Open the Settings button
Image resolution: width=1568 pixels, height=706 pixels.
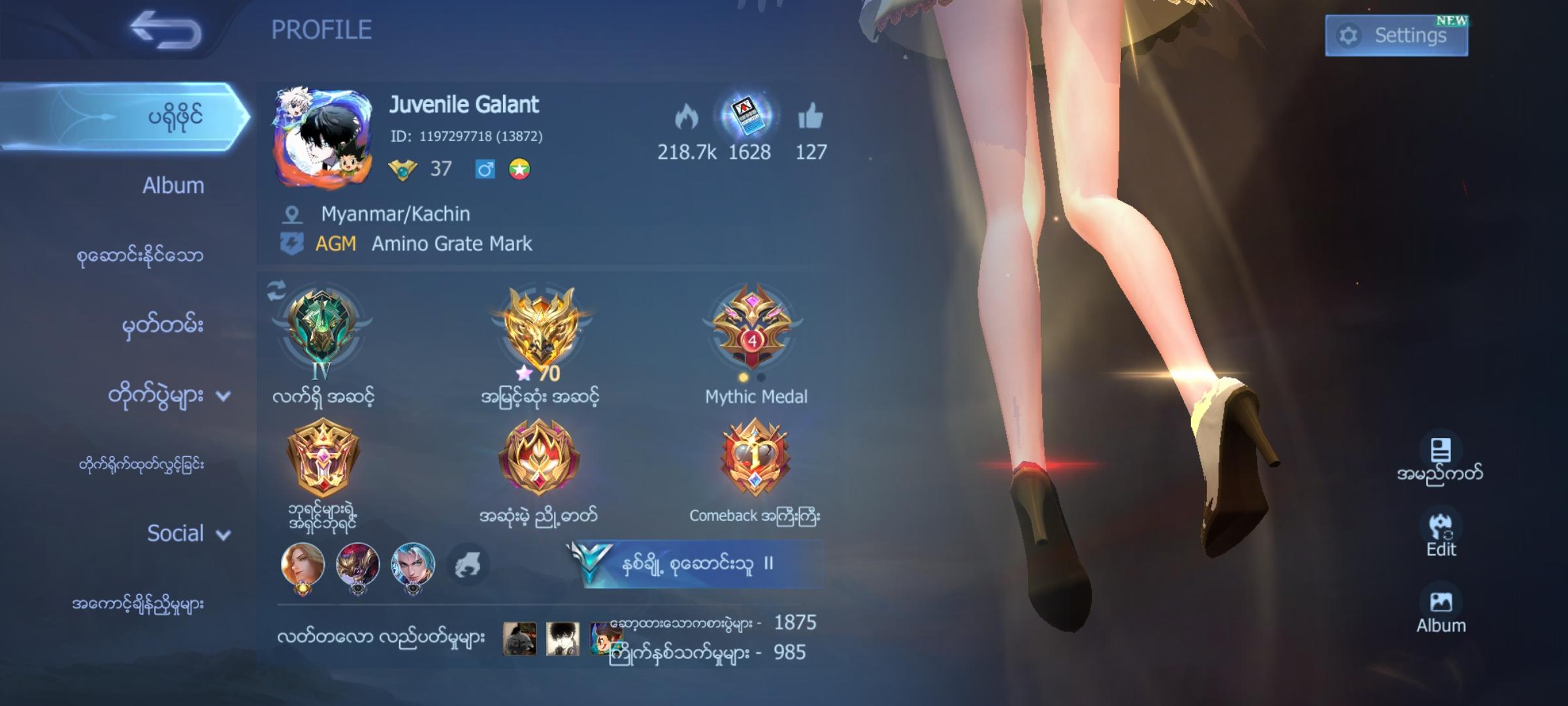click(x=1396, y=34)
